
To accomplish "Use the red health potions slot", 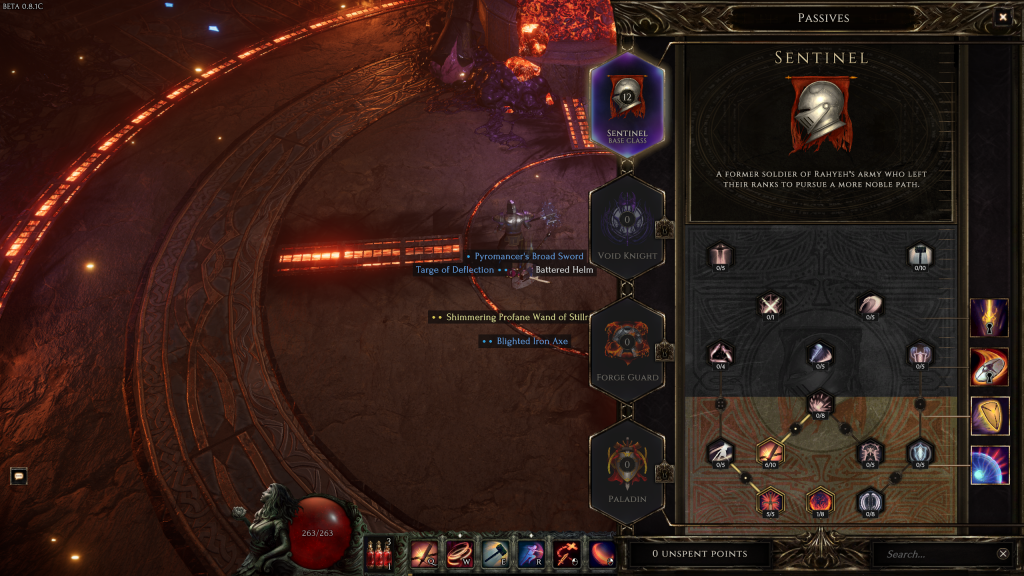I will (x=379, y=553).
